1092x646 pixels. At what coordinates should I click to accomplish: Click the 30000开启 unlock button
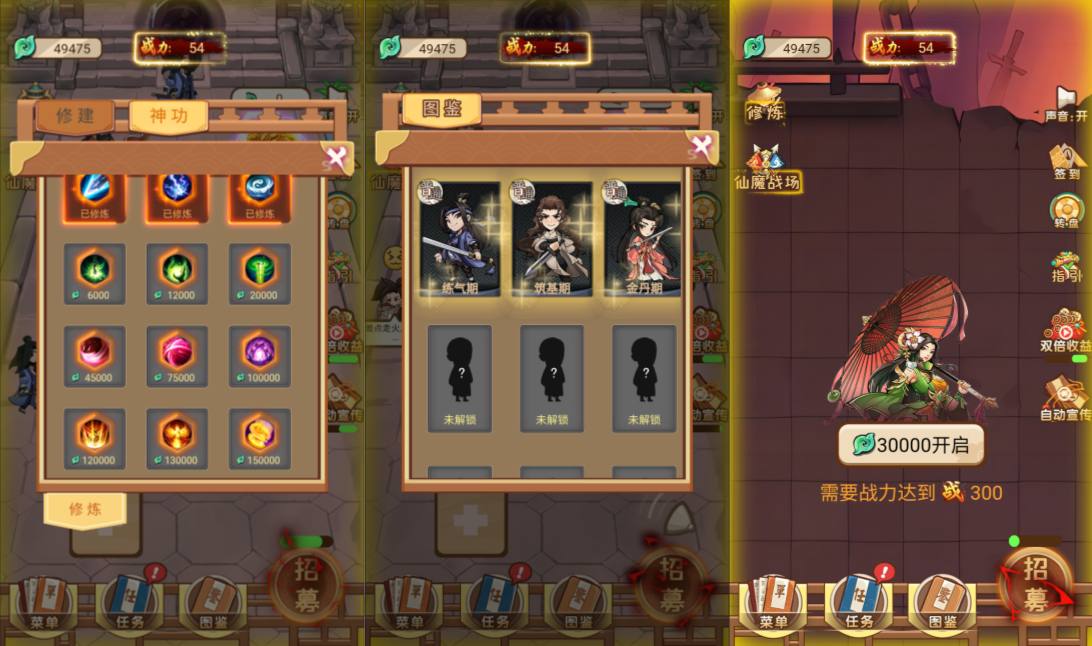click(x=910, y=445)
